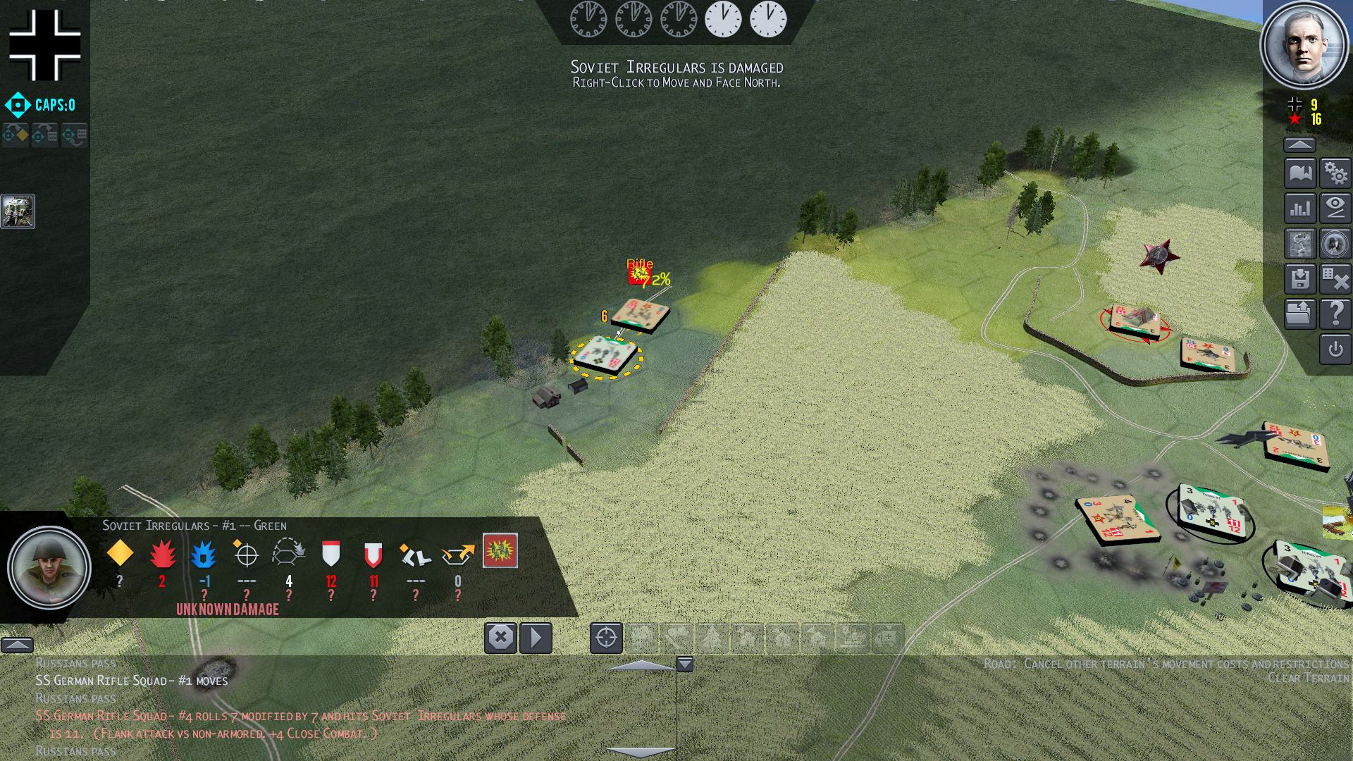Click the burning damage status swatch

(500, 549)
